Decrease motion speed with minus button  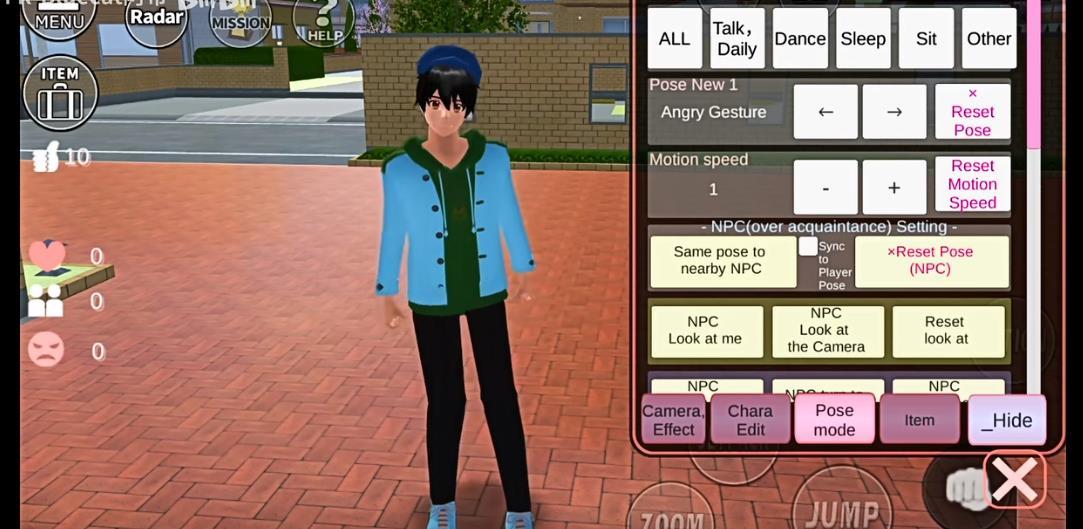[x=825, y=188]
